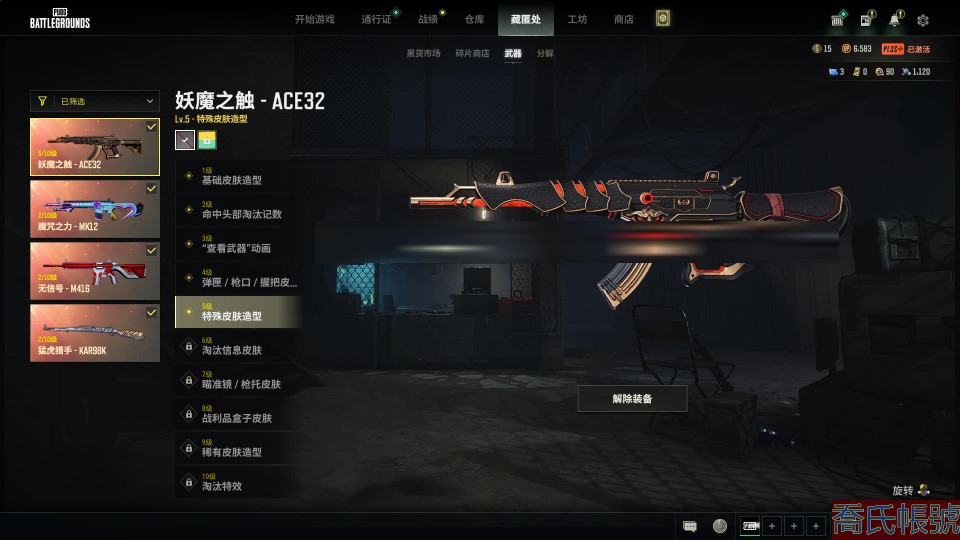Open the 战绩 tab
The height and width of the screenshot is (540, 960).
[x=428, y=19]
